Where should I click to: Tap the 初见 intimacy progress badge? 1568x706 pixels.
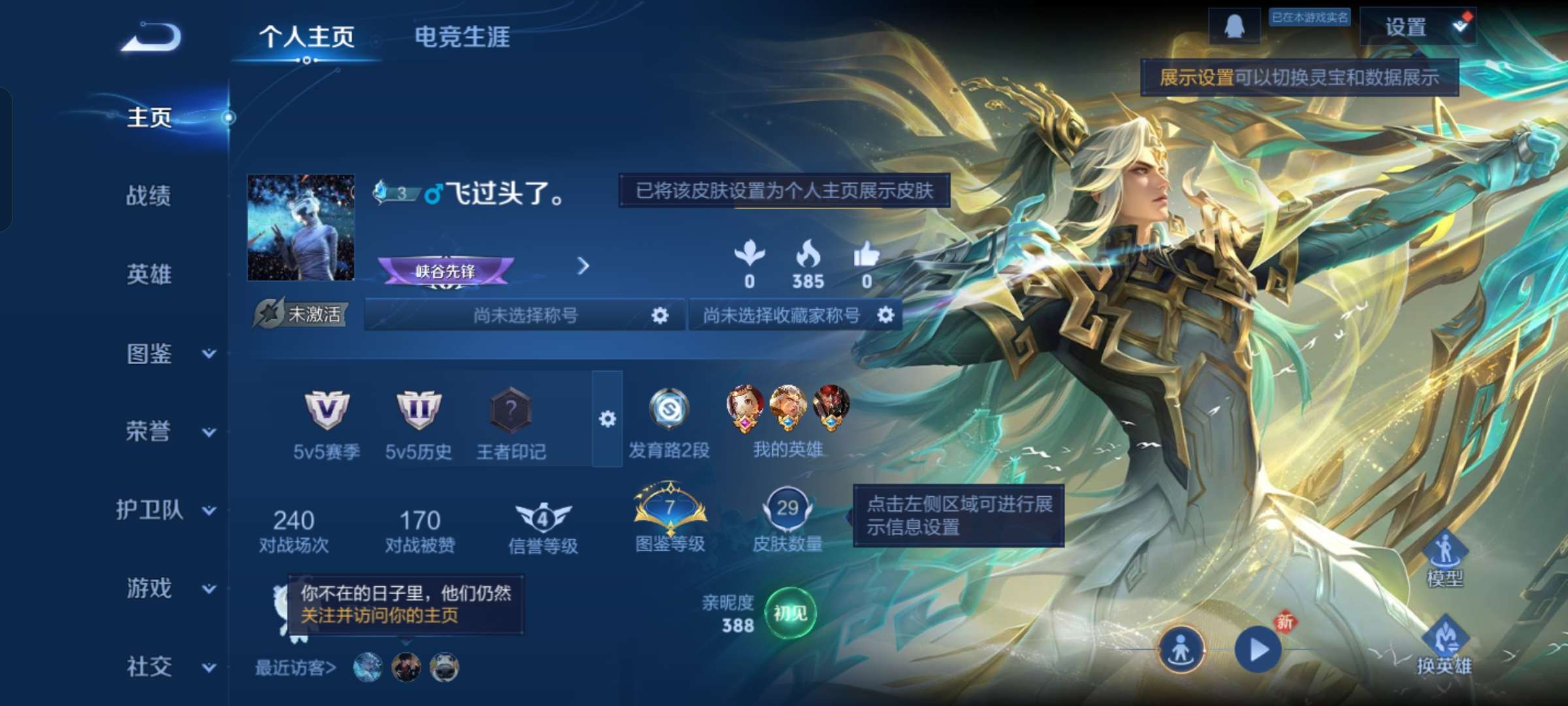click(791, 613)
